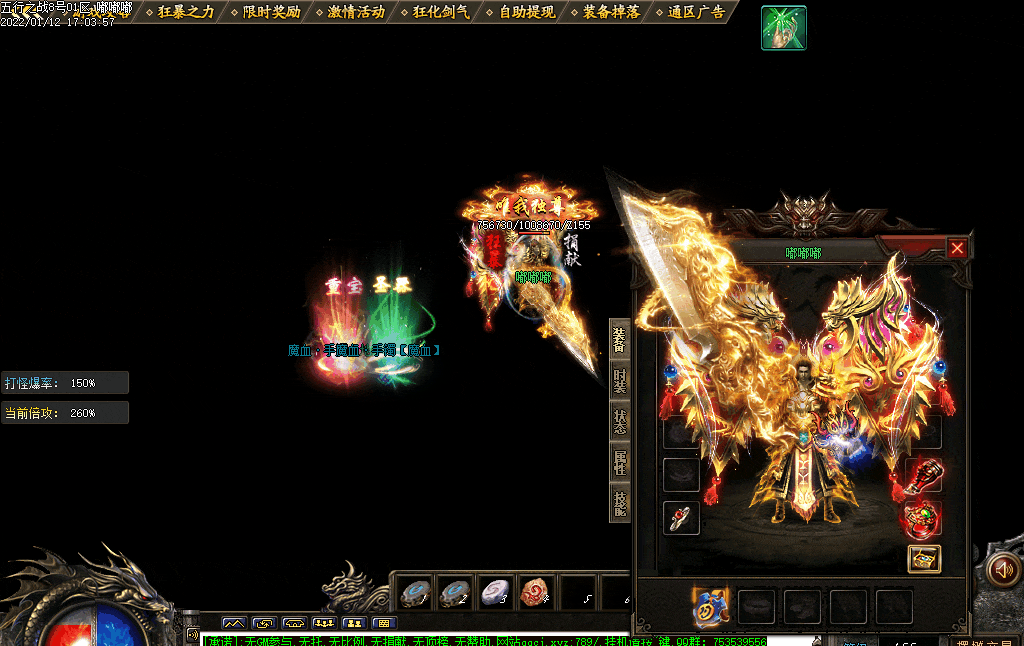This screenshot has width=1024, height=646.
Task: Open the 通区广告 menu
Action: (697, 12)
